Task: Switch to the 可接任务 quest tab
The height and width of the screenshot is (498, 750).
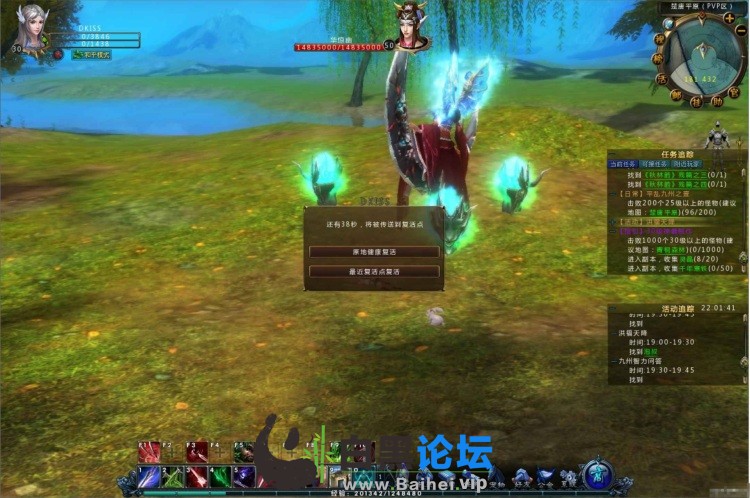Action: point(653,163)
